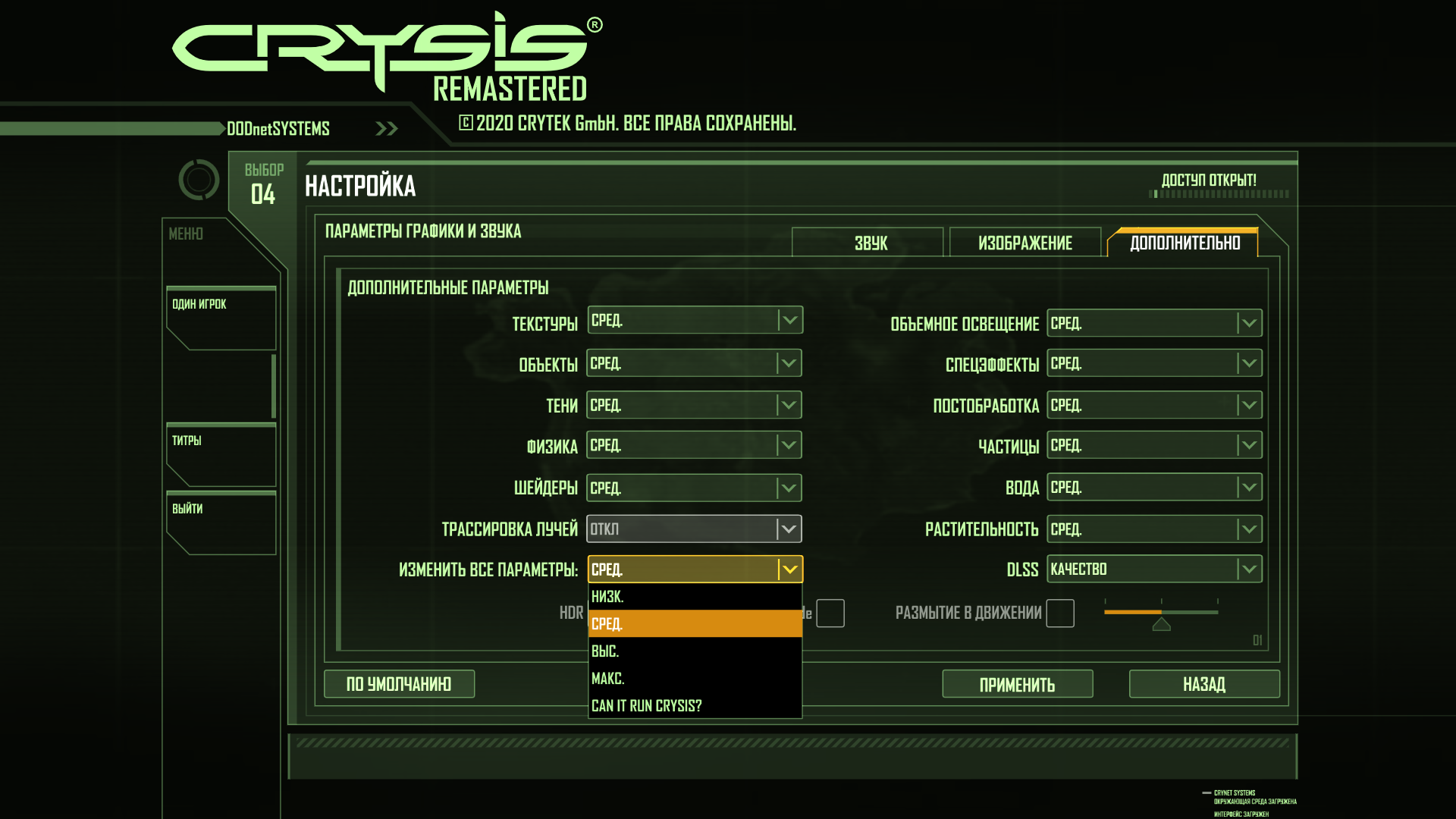Expand the ВОДА quality dropdown
The image size is (1456, 819).
(1153, 488)
